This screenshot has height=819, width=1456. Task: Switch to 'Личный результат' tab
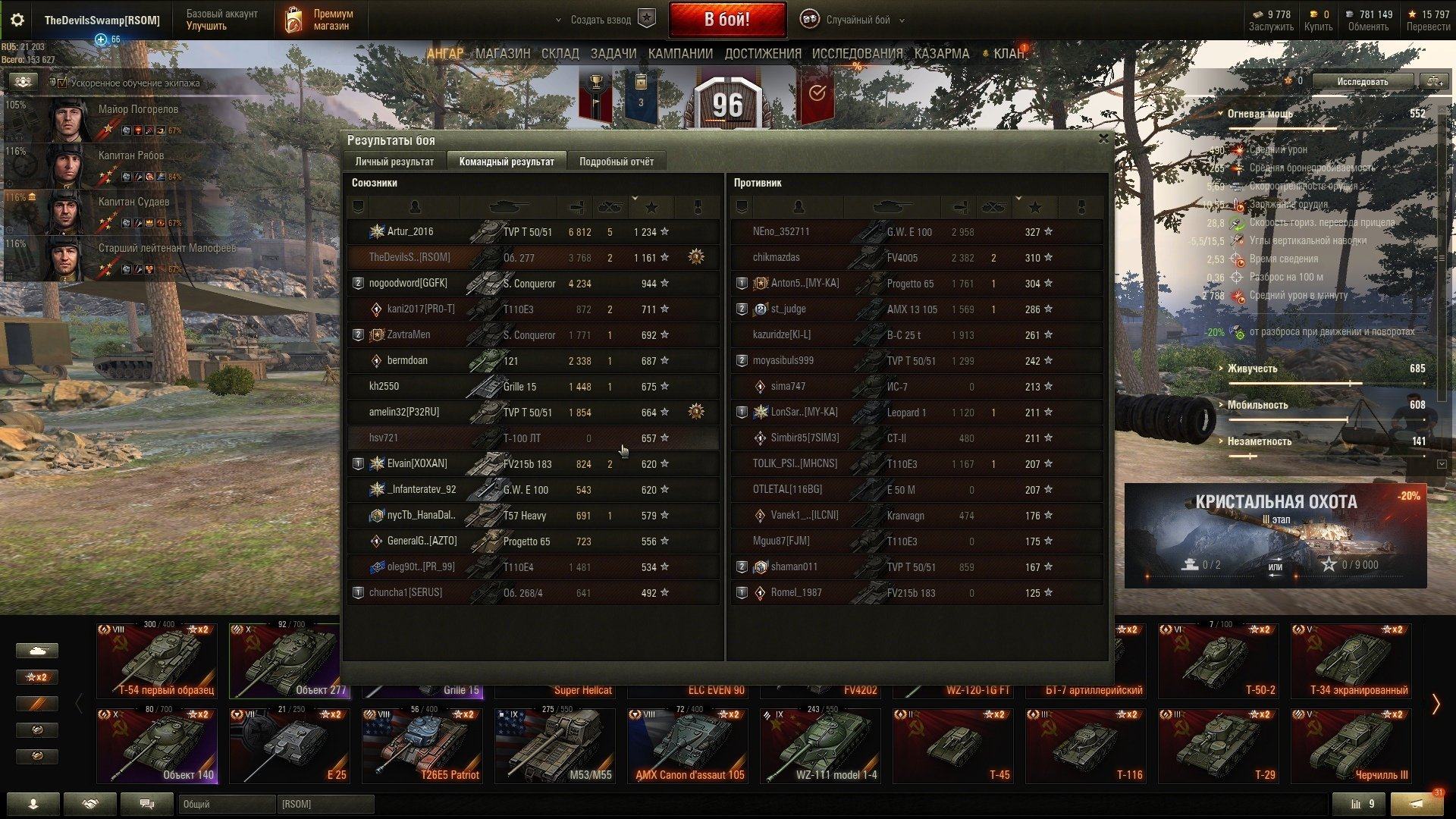point(394,162)
